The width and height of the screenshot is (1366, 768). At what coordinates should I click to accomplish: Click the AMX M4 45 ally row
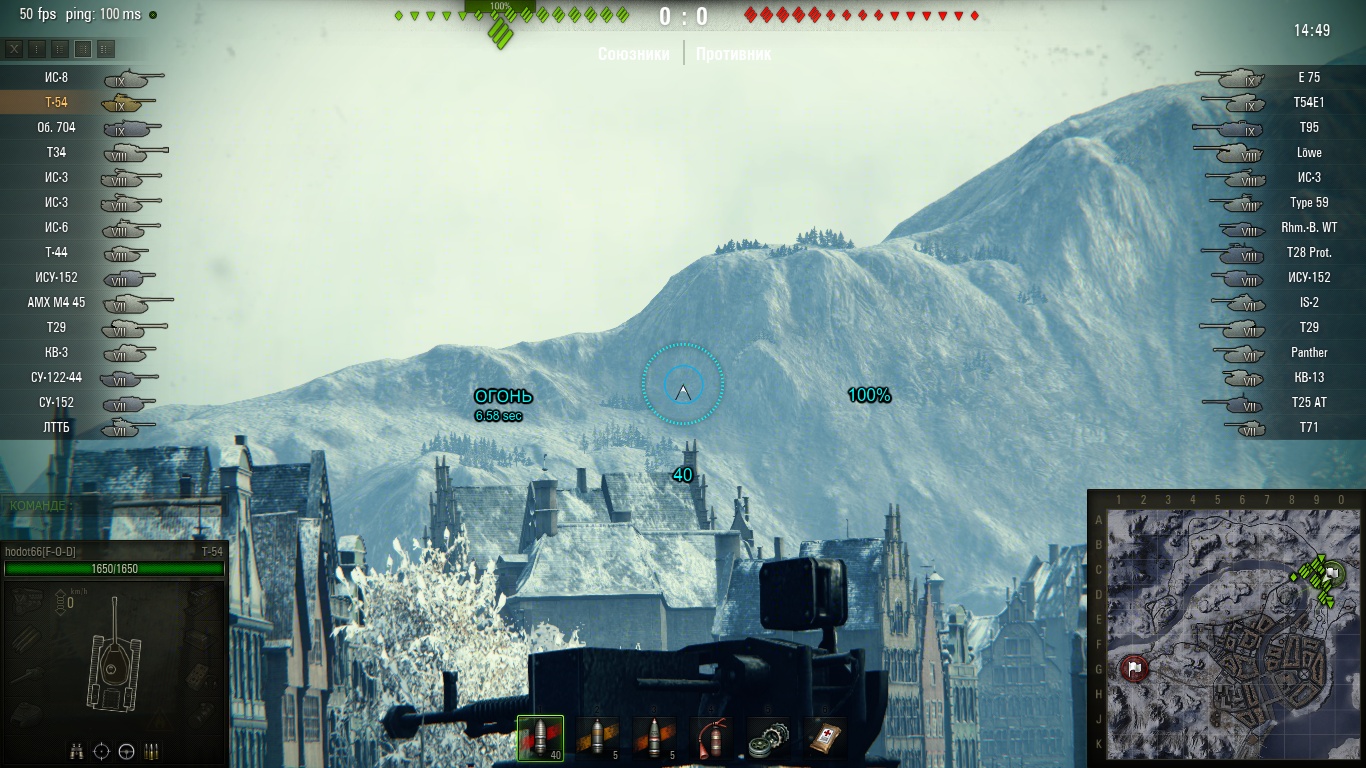coord(56,302)
